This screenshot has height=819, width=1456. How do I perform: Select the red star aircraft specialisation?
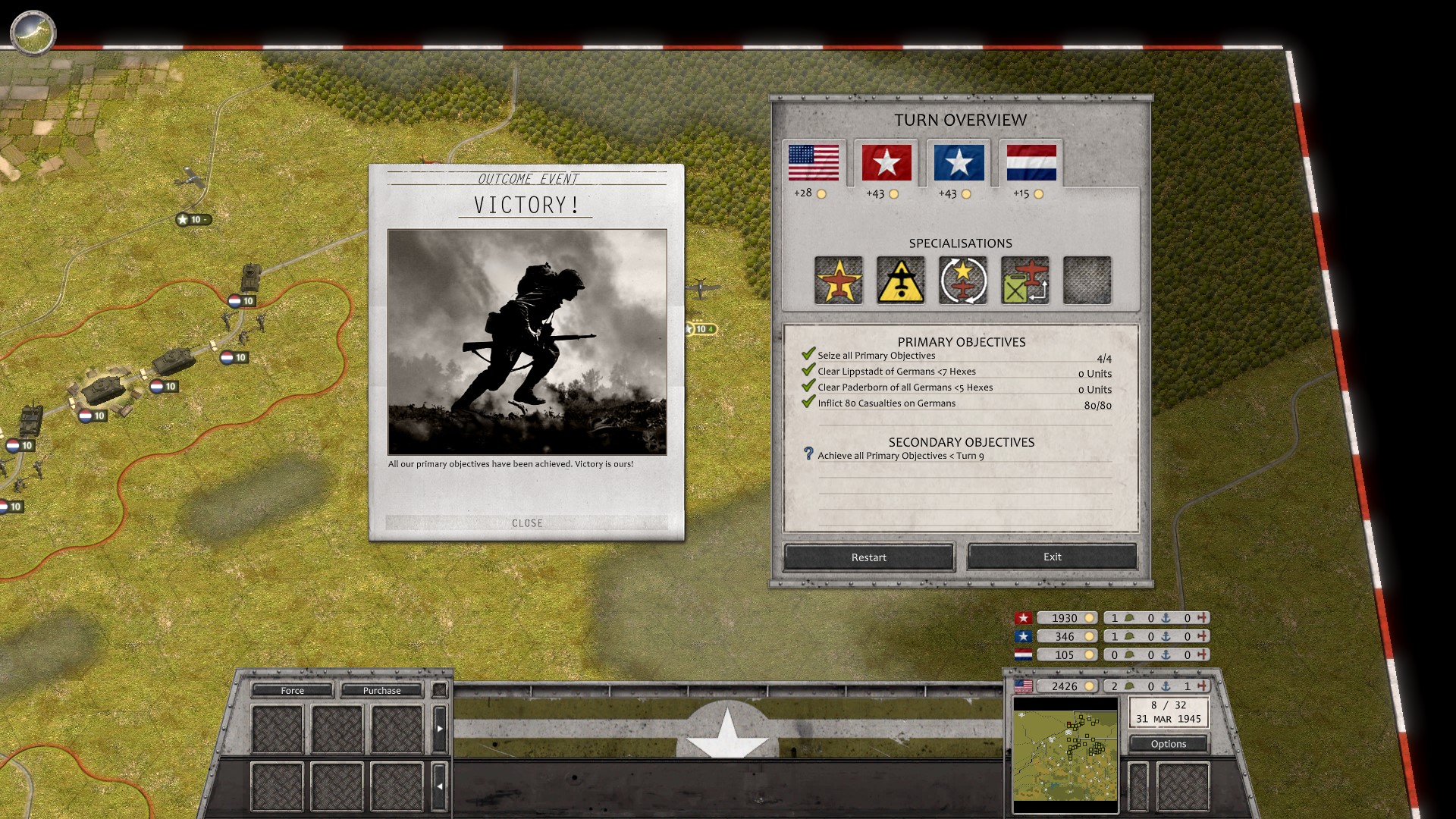click(x=838, y=280)
